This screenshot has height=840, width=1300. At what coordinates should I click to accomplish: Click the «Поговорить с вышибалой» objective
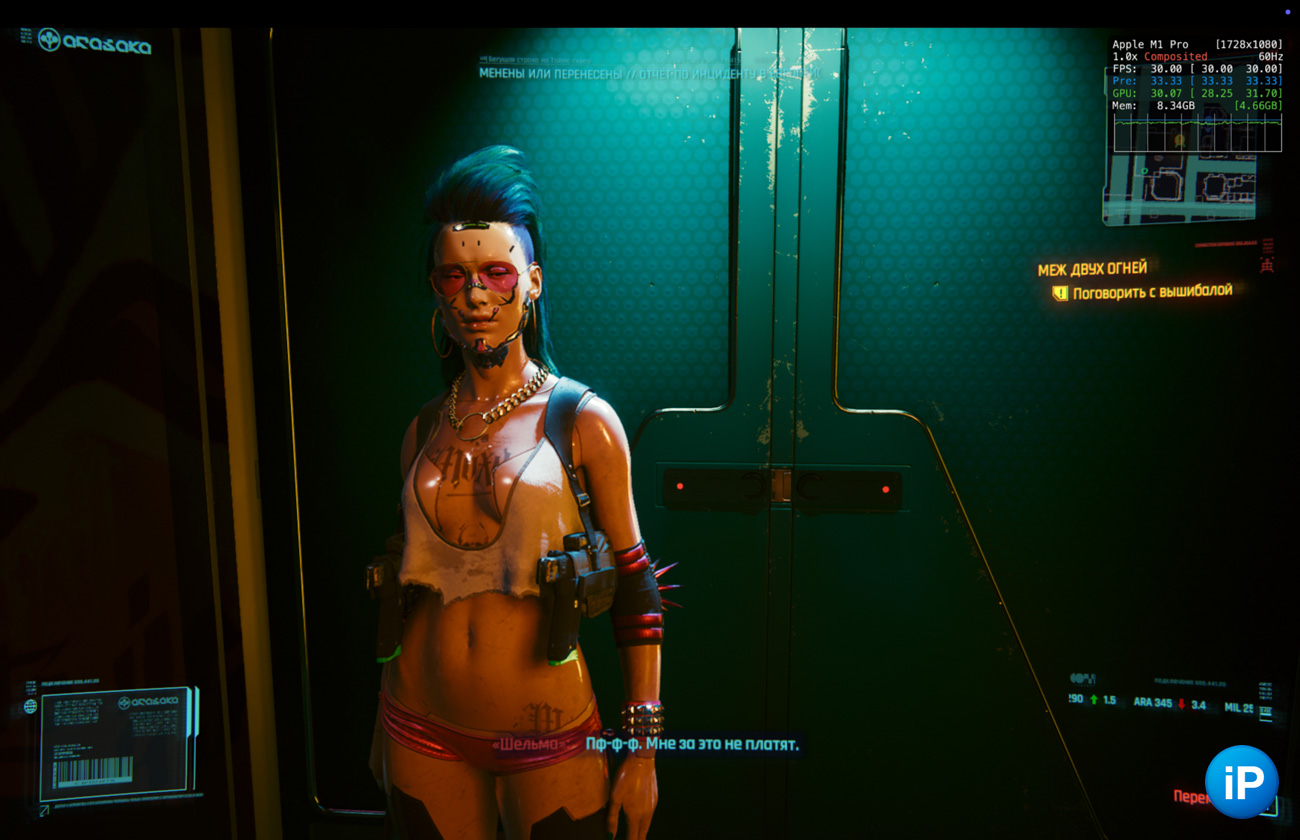pyautogui.click(x=1152, y=292)
